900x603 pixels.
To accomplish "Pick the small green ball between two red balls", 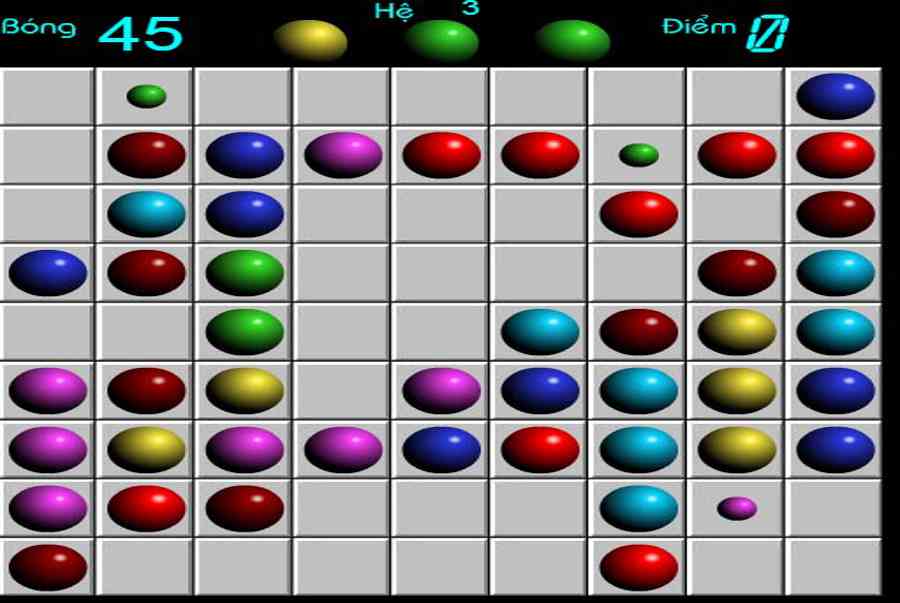I will (638, 155).
